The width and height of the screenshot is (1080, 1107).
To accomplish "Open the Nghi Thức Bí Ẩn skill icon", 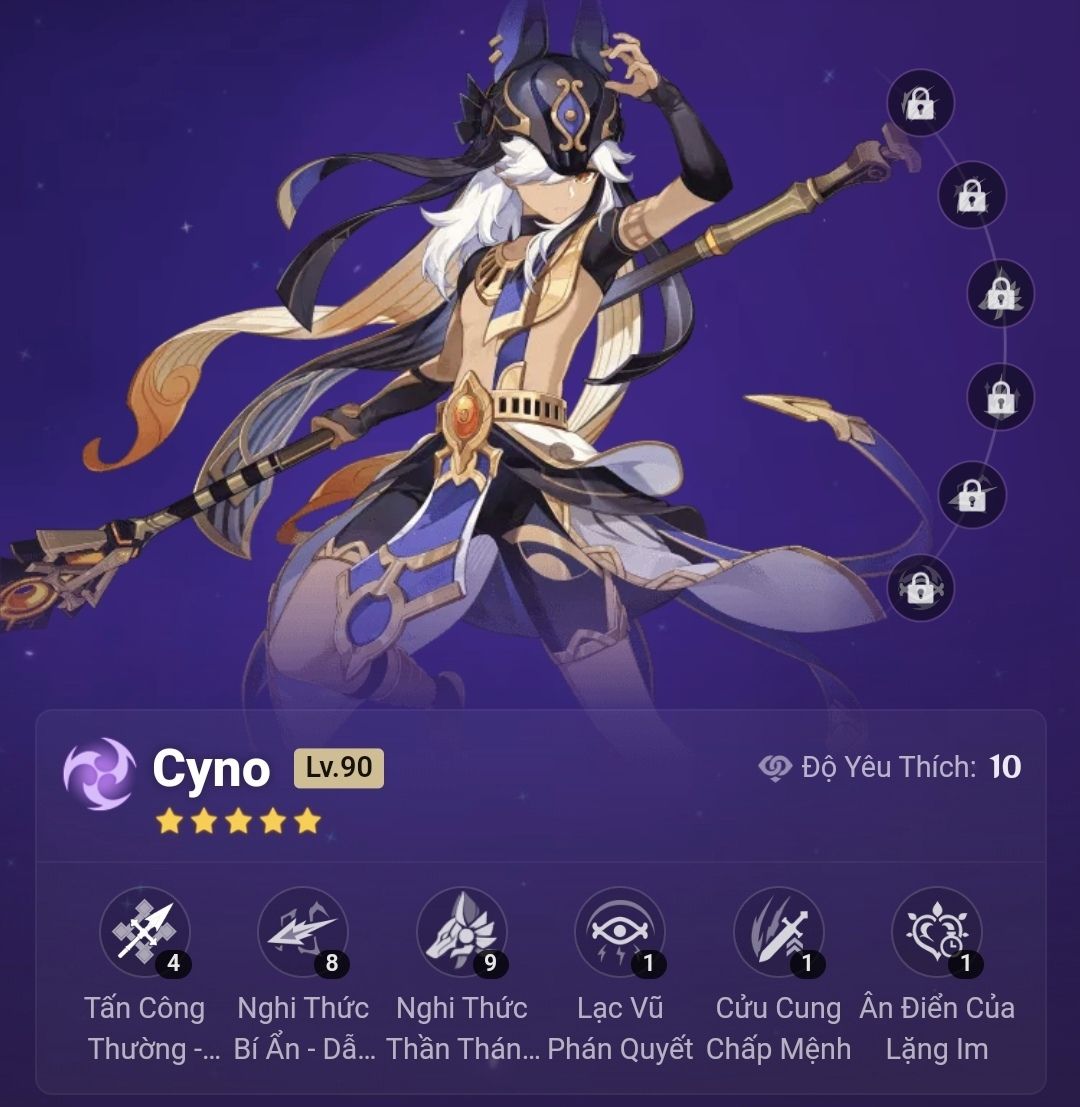I will (x=303, y=931).
